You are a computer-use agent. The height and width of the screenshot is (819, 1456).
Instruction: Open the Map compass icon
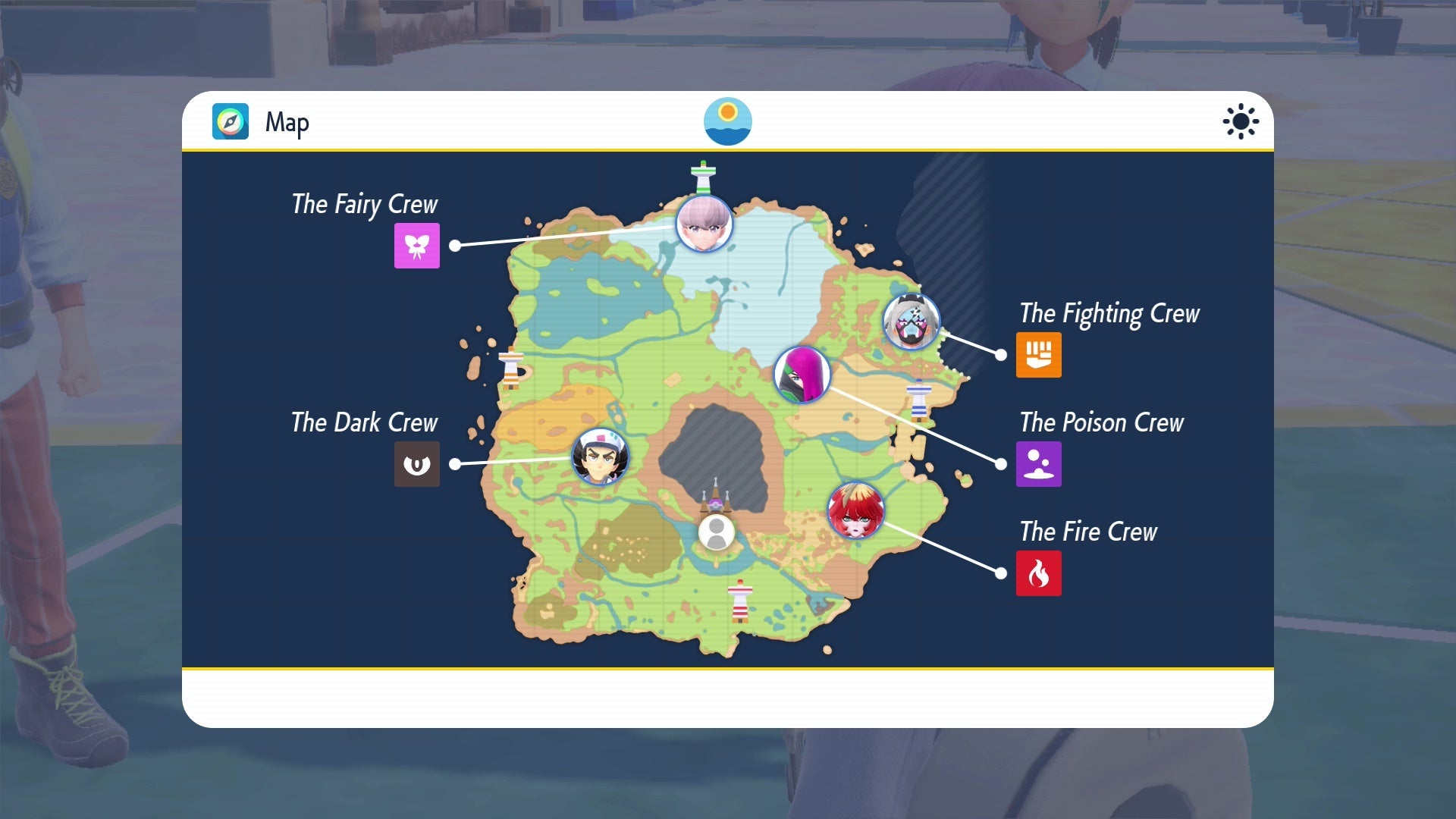(230, 121)
